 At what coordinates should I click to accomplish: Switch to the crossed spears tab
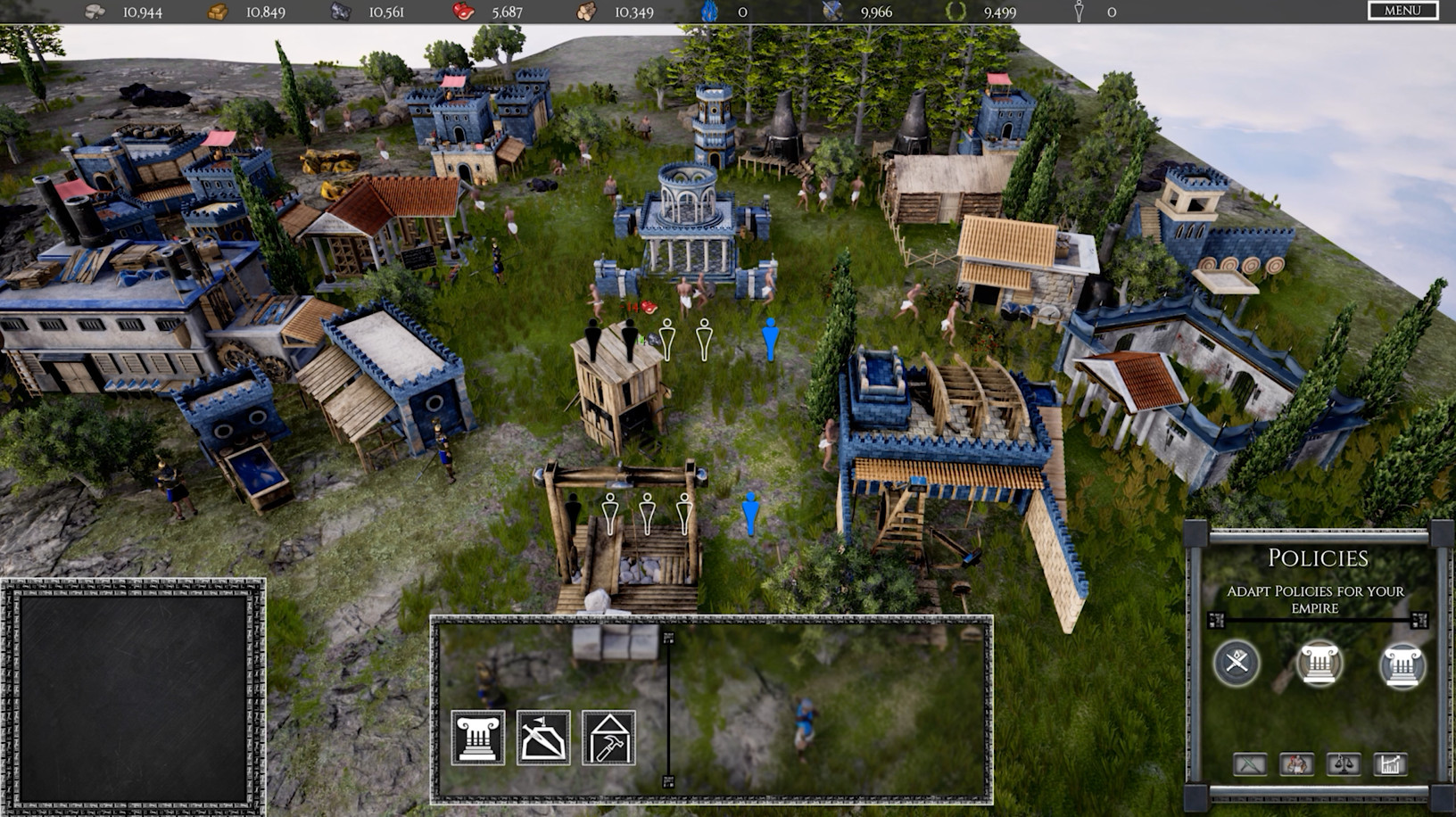click(1250, 764)
